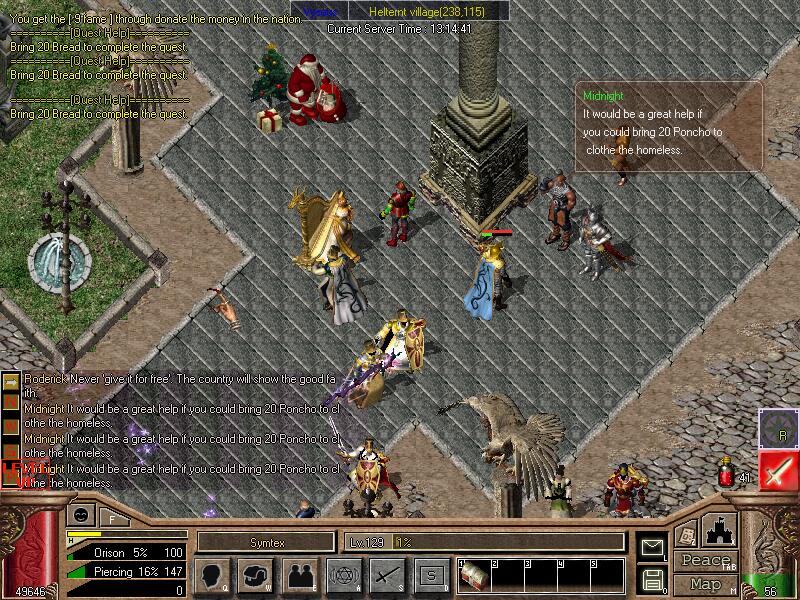
Task: Open the head silhouette character button
Action: coord(213,575)
